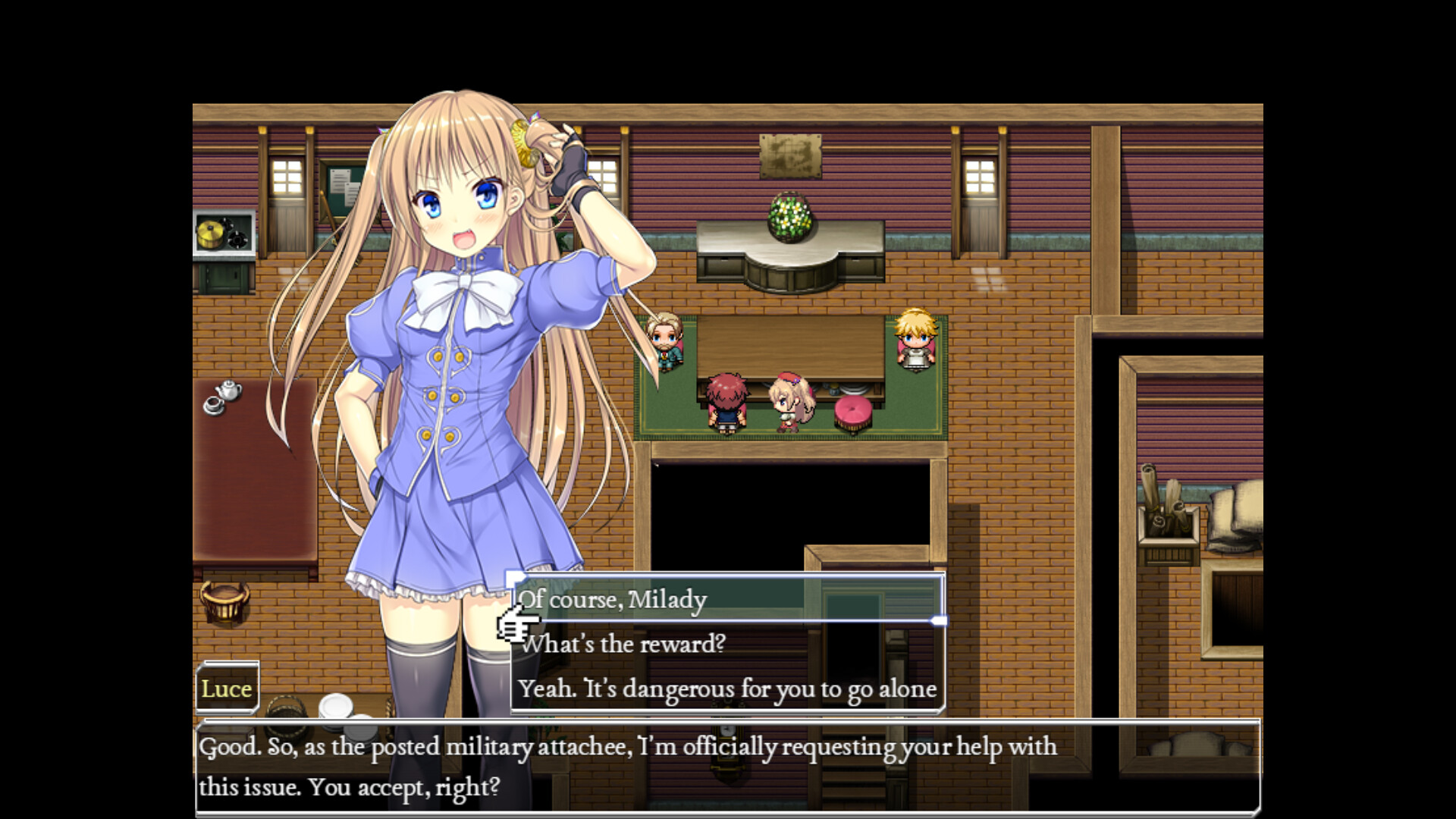The image size is (1456, 819).
Task: Click the blonde maid sprite behind the counter
Action: [x=915, y=341]
